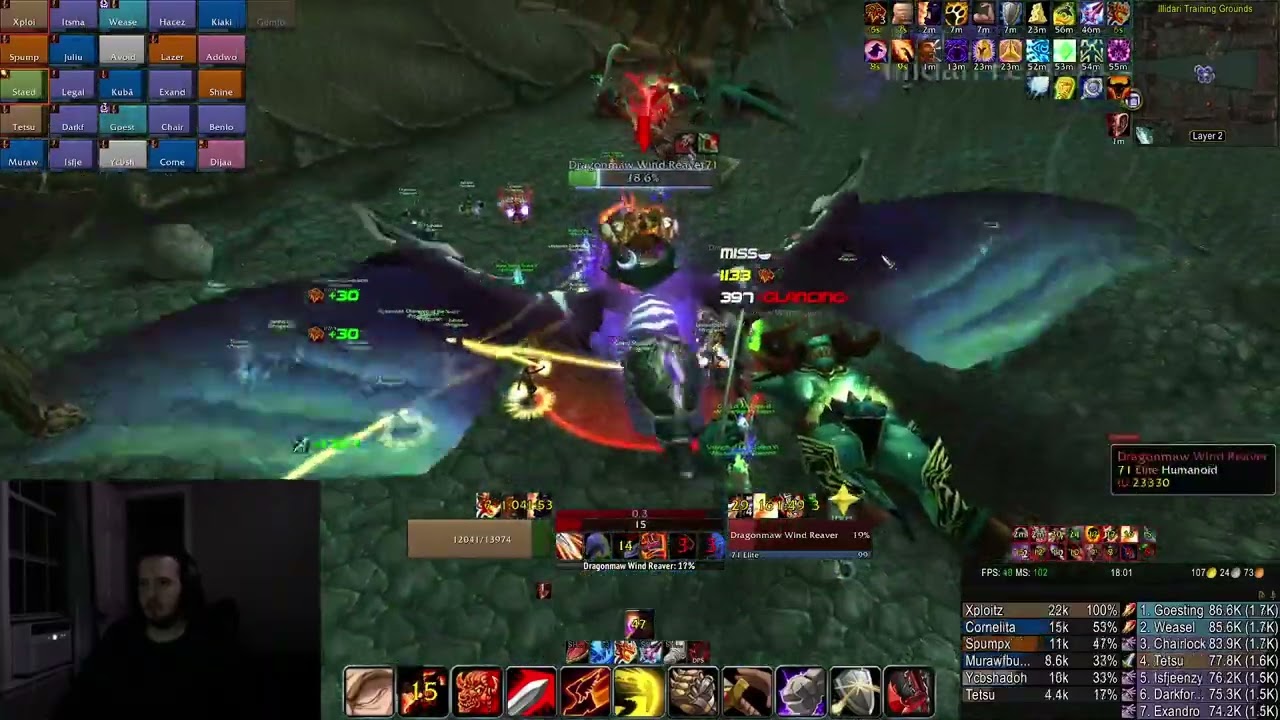The image size is (1280, 720).
Task: Target raid member Shine
Action: point(221,91)
